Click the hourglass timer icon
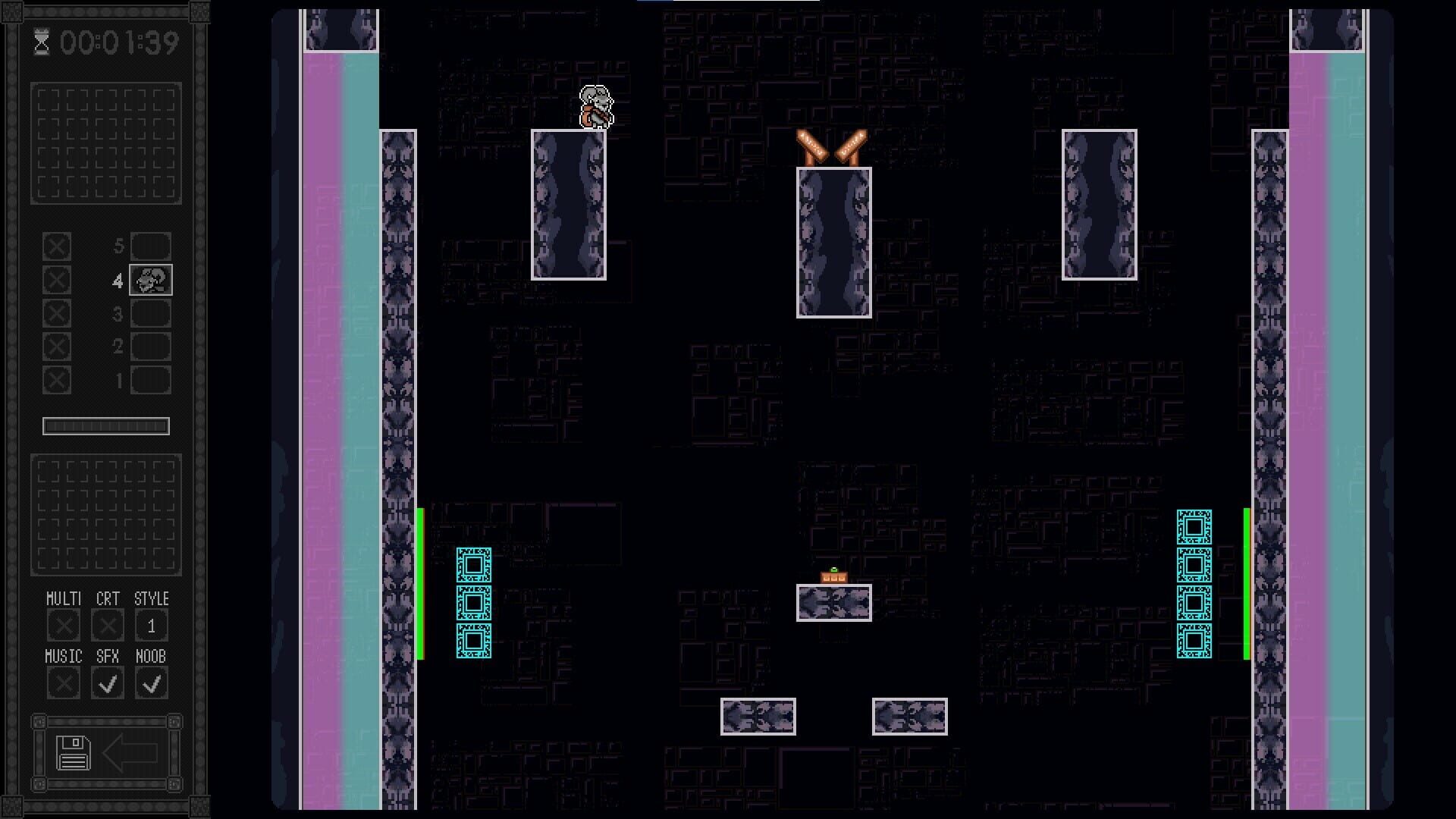 tap(42, 42)
